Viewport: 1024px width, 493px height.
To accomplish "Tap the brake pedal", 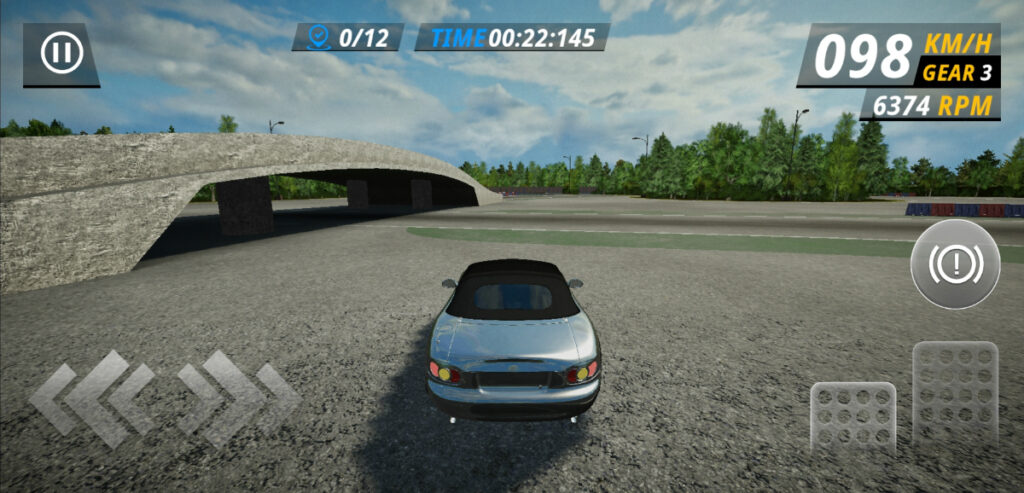I will click(x=853, y=418).
